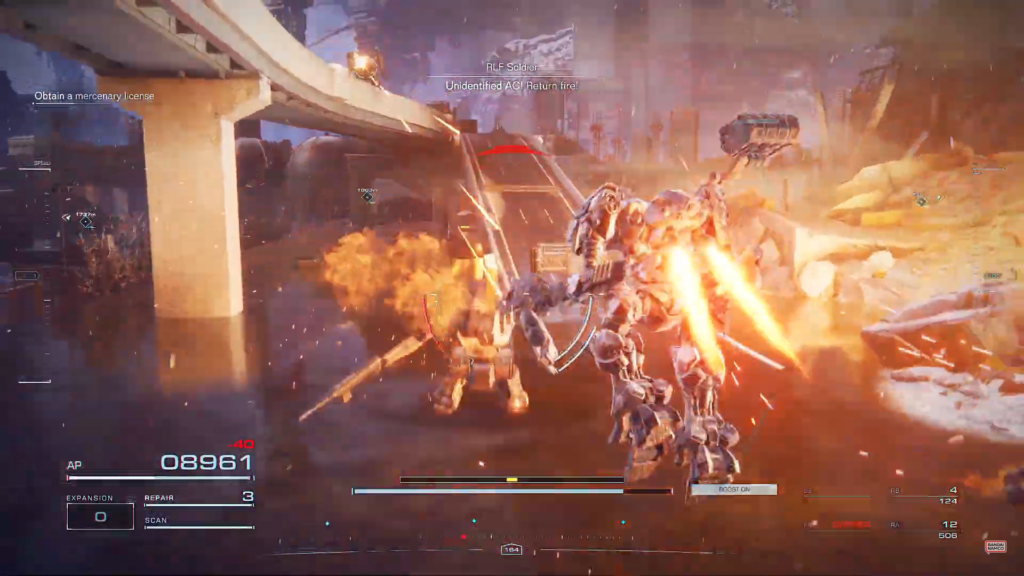Click the compass heading marker reading 164
1024x576 pixels.
coord(511,550)
